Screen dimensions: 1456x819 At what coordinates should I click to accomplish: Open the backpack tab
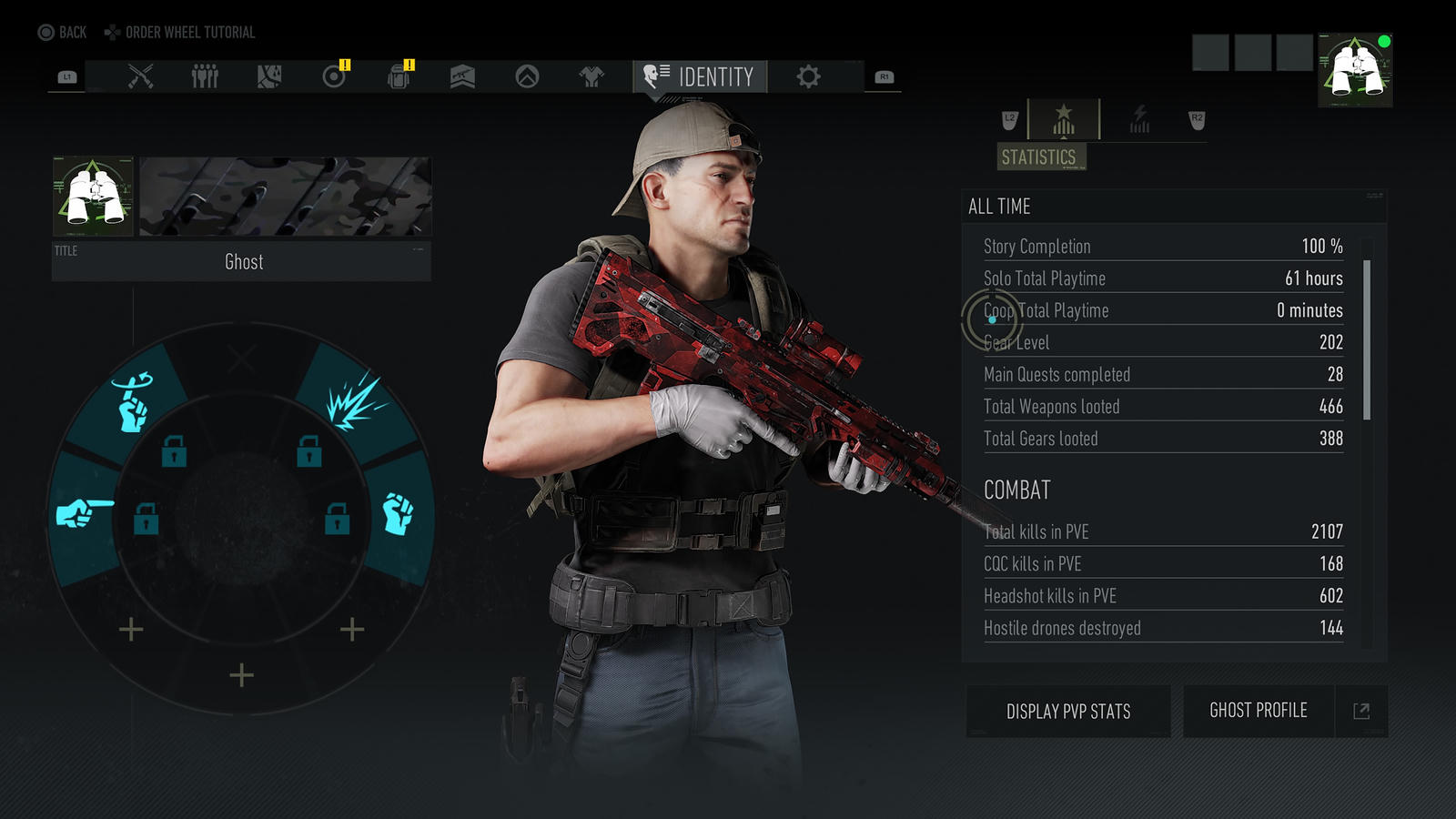(x=399, y=76)
